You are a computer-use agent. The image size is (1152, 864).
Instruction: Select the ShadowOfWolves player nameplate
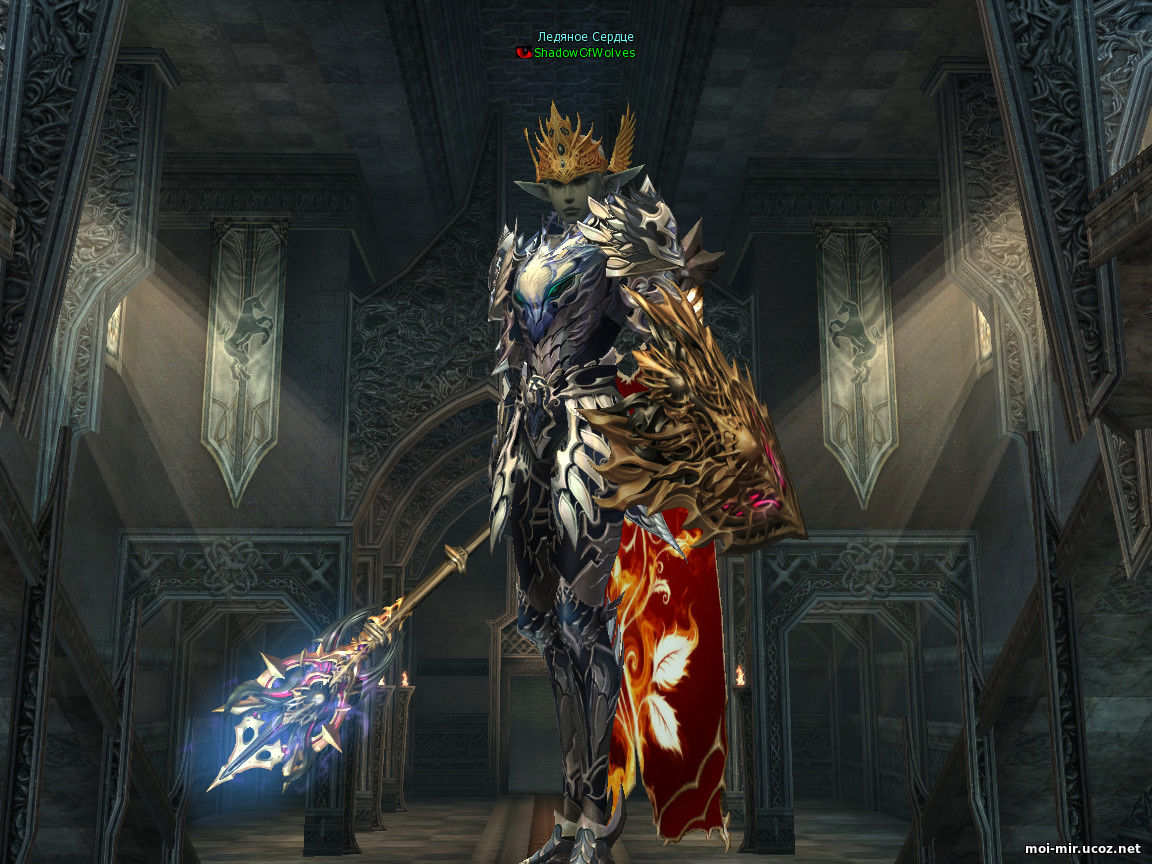coord(584,53)
